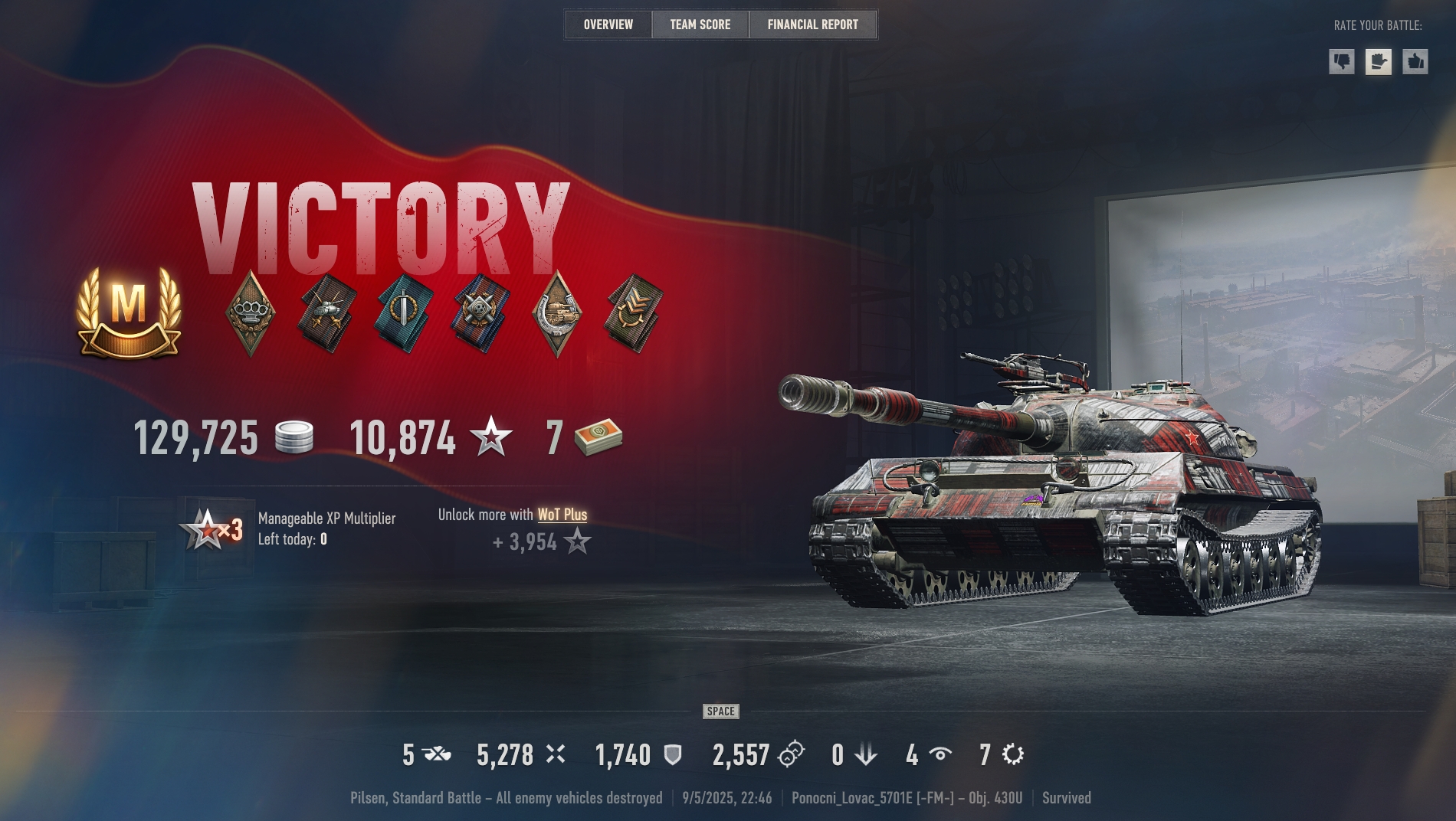Viewport: 1456px width, 821px height.
Task: Open the Financial Report tab
Action: point(812,24)
